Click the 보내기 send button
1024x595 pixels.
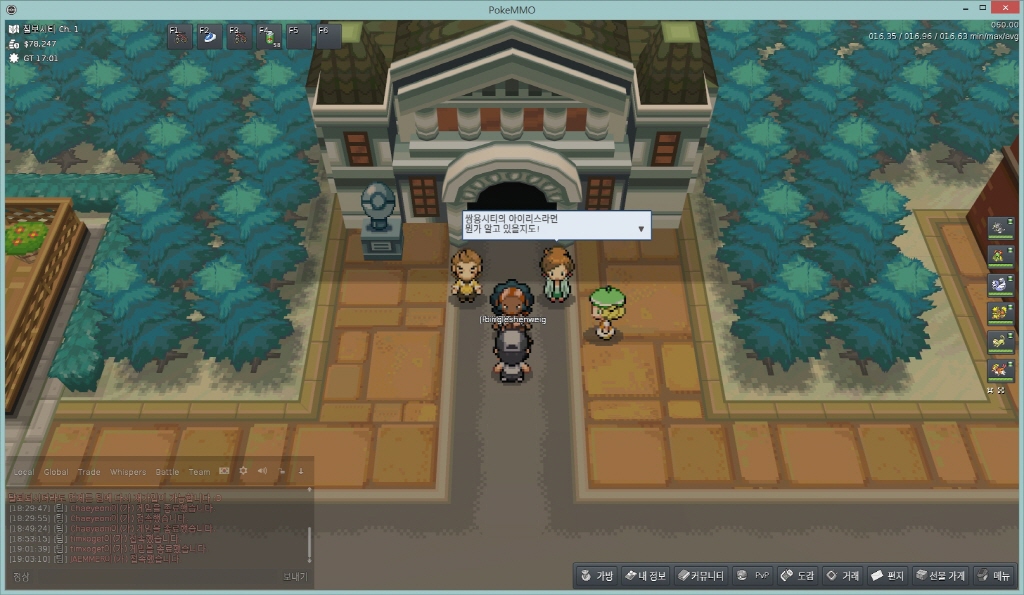coord(294,577)
